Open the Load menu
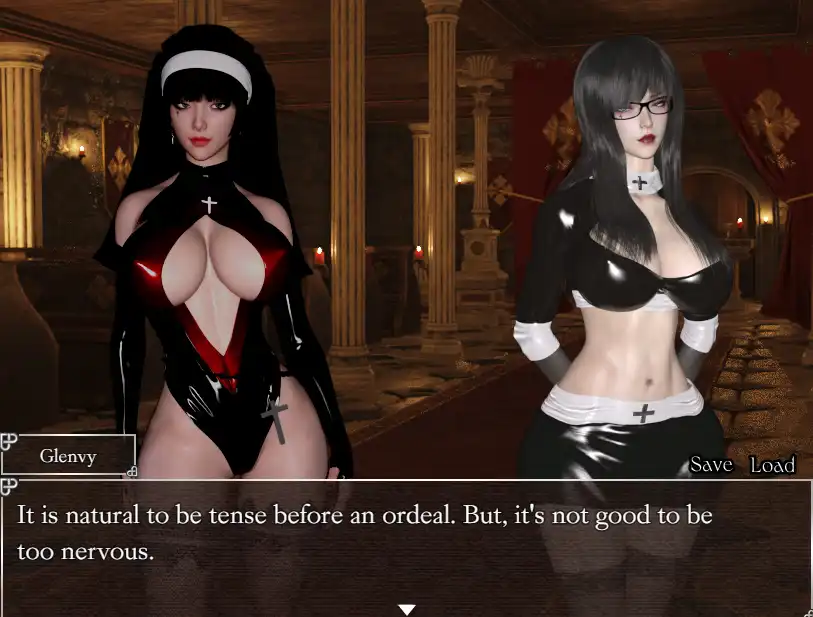The image size is (813, 617). [772, 464]
